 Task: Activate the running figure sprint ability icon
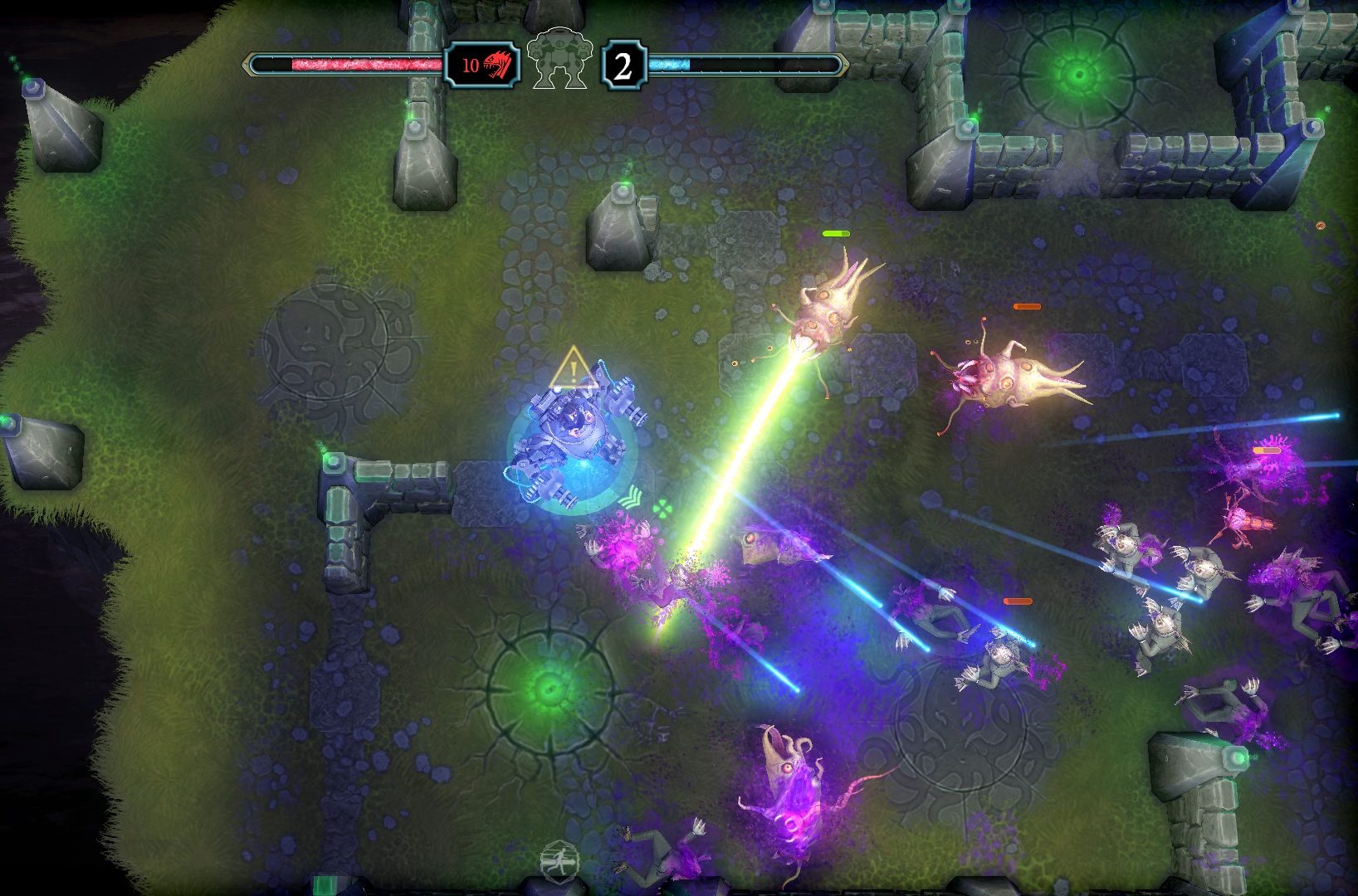click(559, 860)
